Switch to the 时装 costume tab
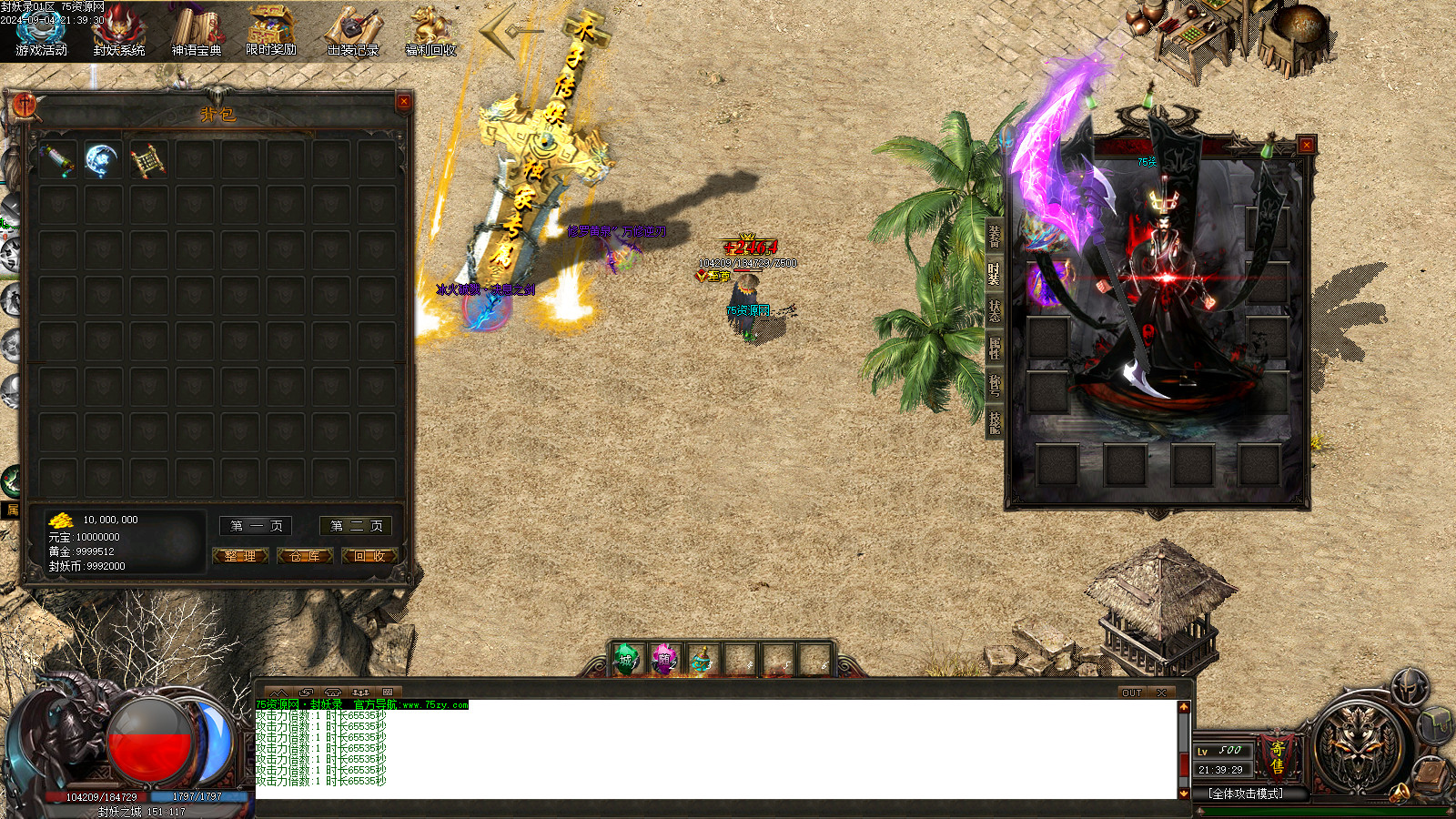This screenshot has width=1456, height=819. coord(994,272)
